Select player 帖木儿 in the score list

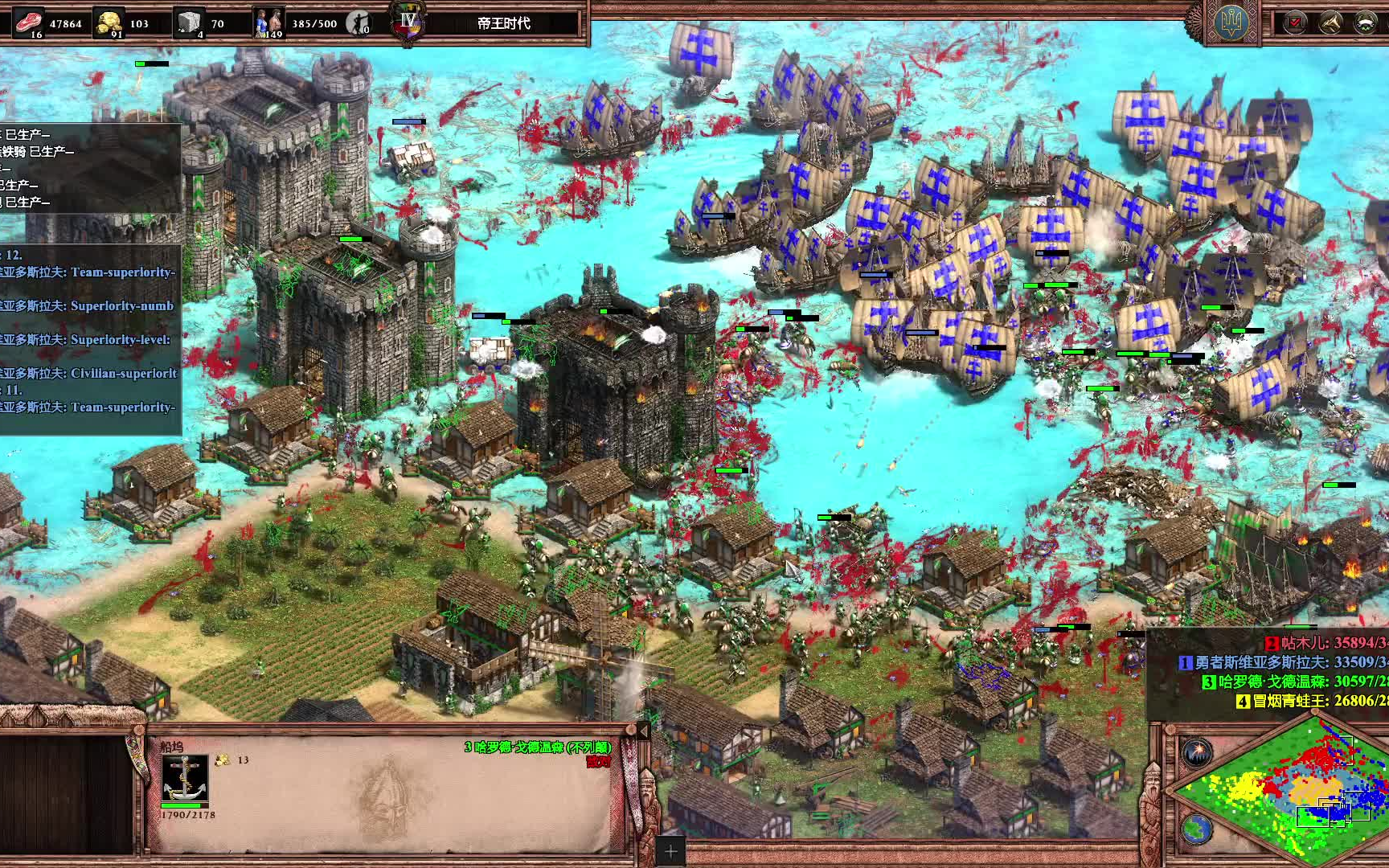pos(1326,643)
